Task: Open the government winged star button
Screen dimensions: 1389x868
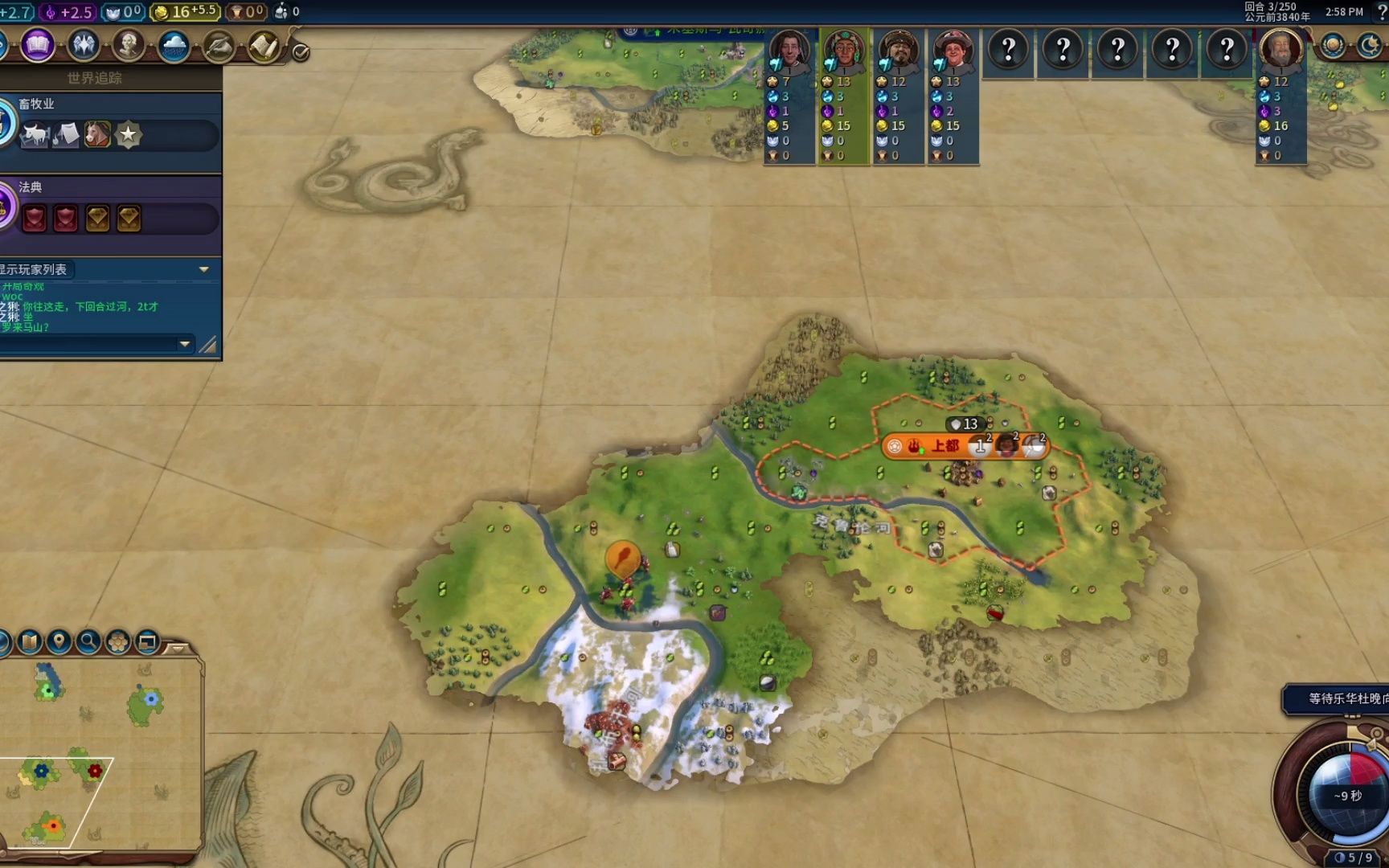Action: click(x=84, y=46)
